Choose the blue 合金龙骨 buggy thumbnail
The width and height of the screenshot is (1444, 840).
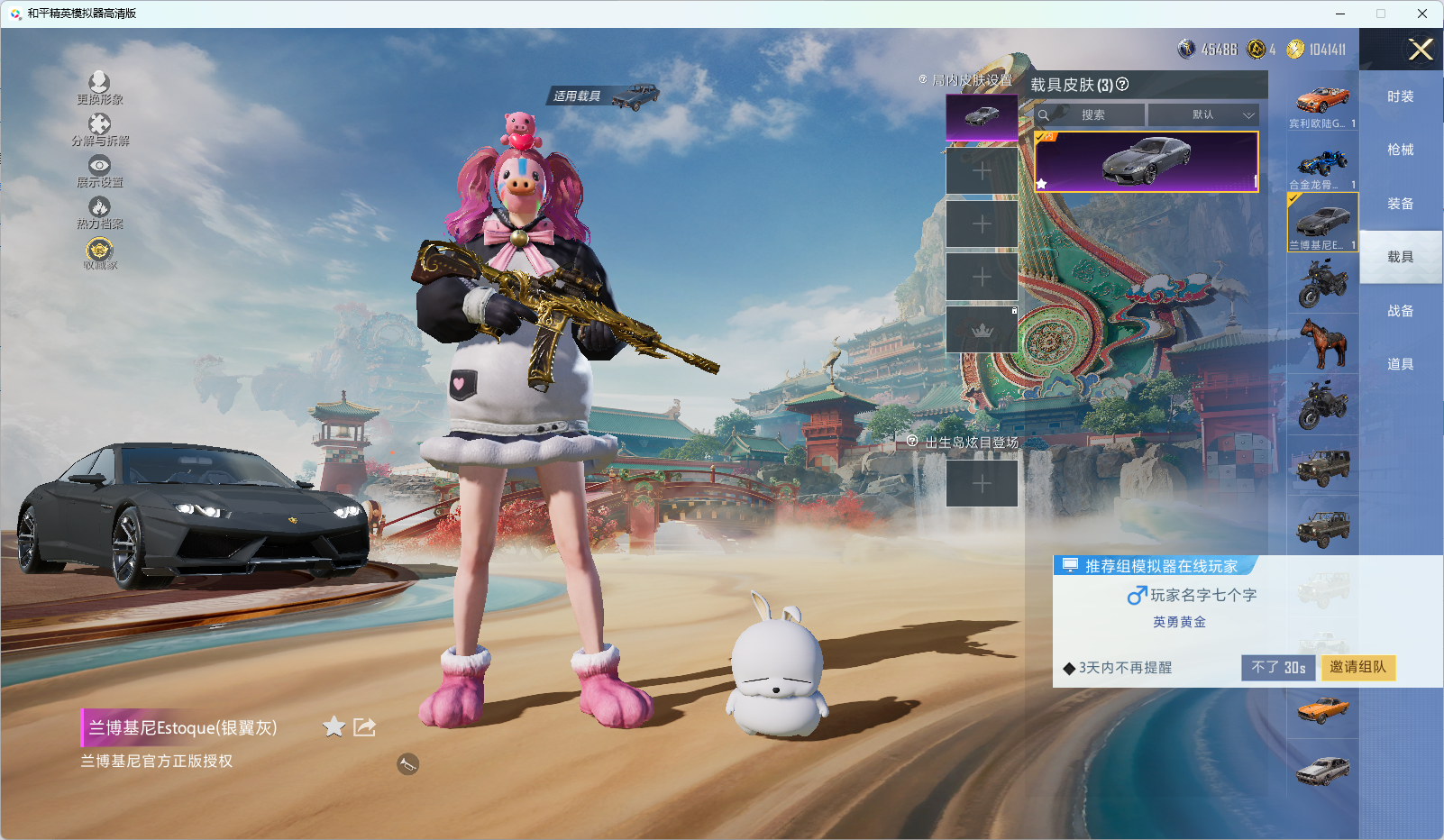click(x=1322, y=165)
